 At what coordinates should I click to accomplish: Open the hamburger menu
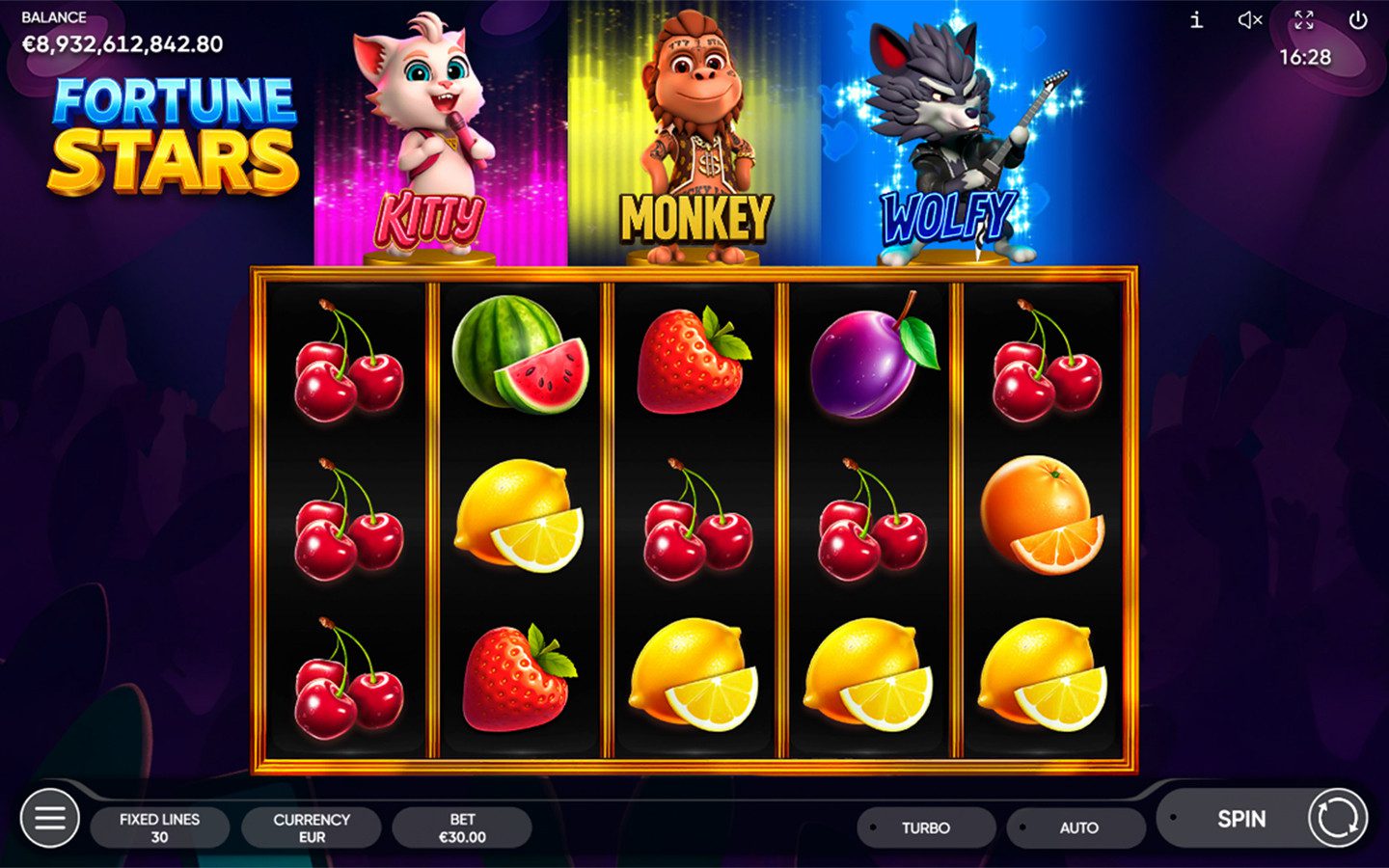50,819
